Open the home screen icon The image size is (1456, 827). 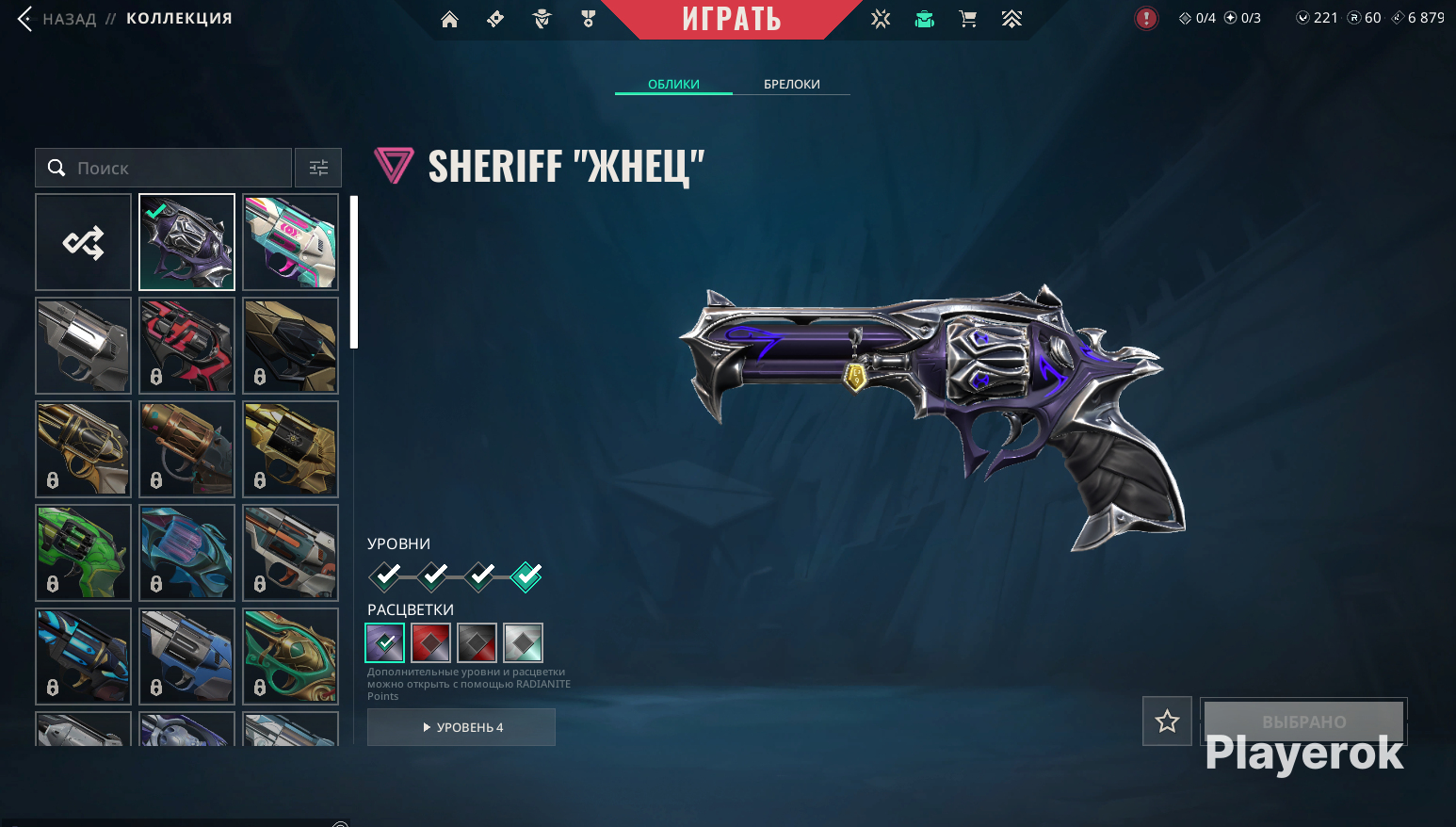[x=449, y=19]
